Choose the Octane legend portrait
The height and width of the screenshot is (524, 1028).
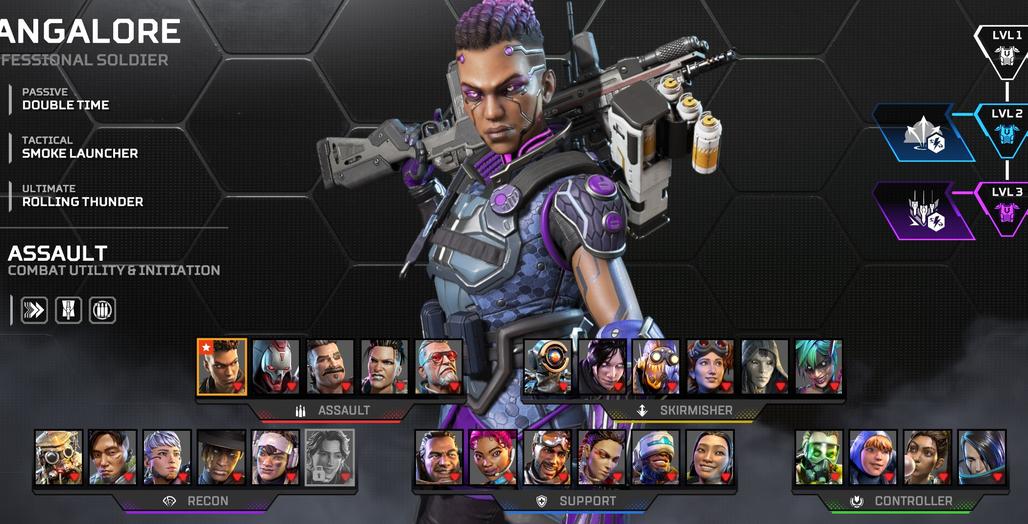click(x=656, y=366)
